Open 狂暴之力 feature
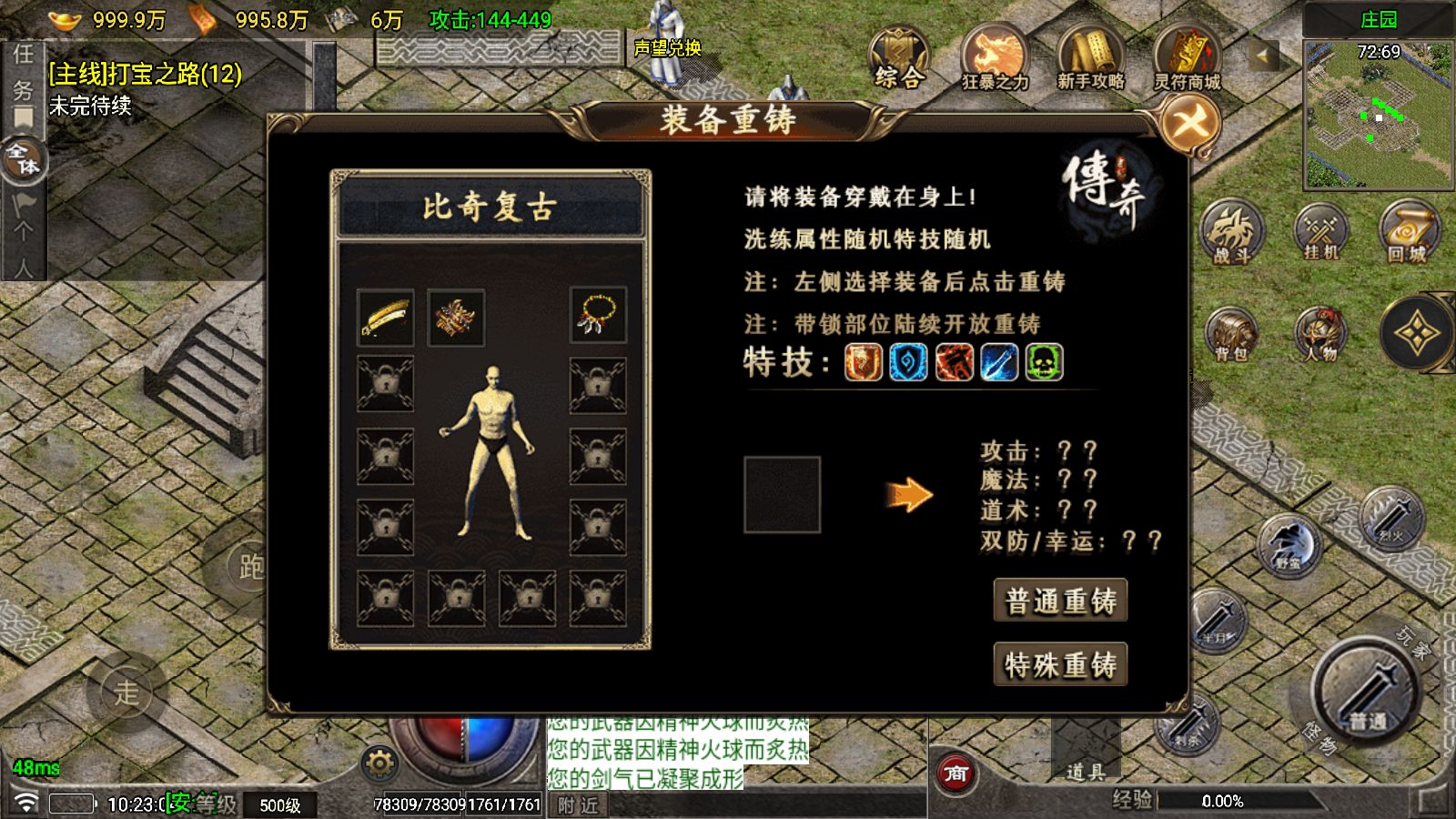 (x=995, y=58)
